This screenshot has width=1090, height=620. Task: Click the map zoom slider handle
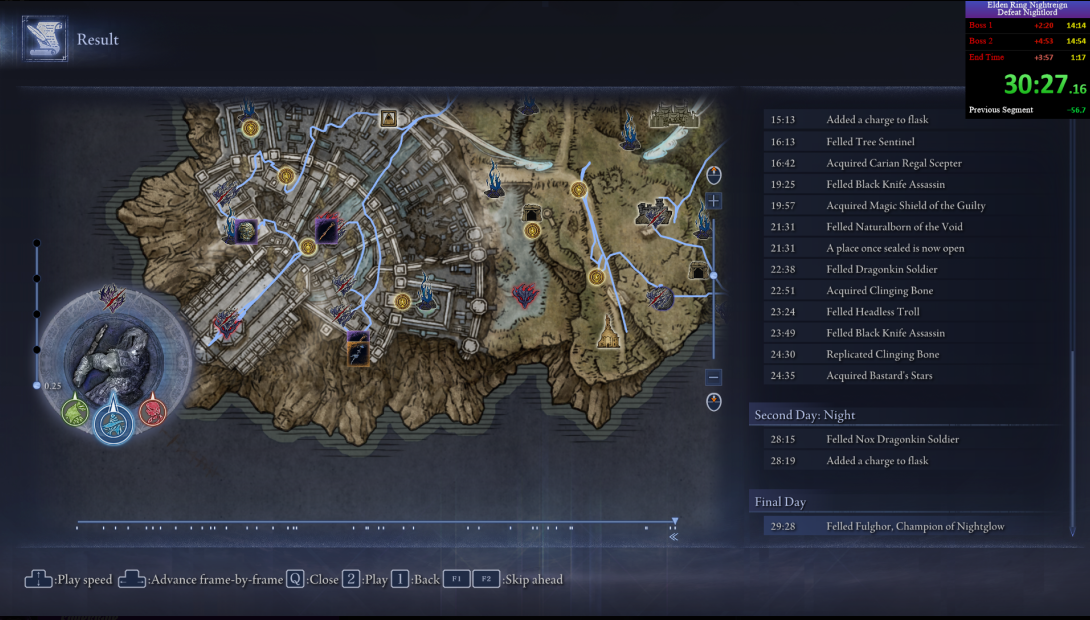(x=713, y=275)
